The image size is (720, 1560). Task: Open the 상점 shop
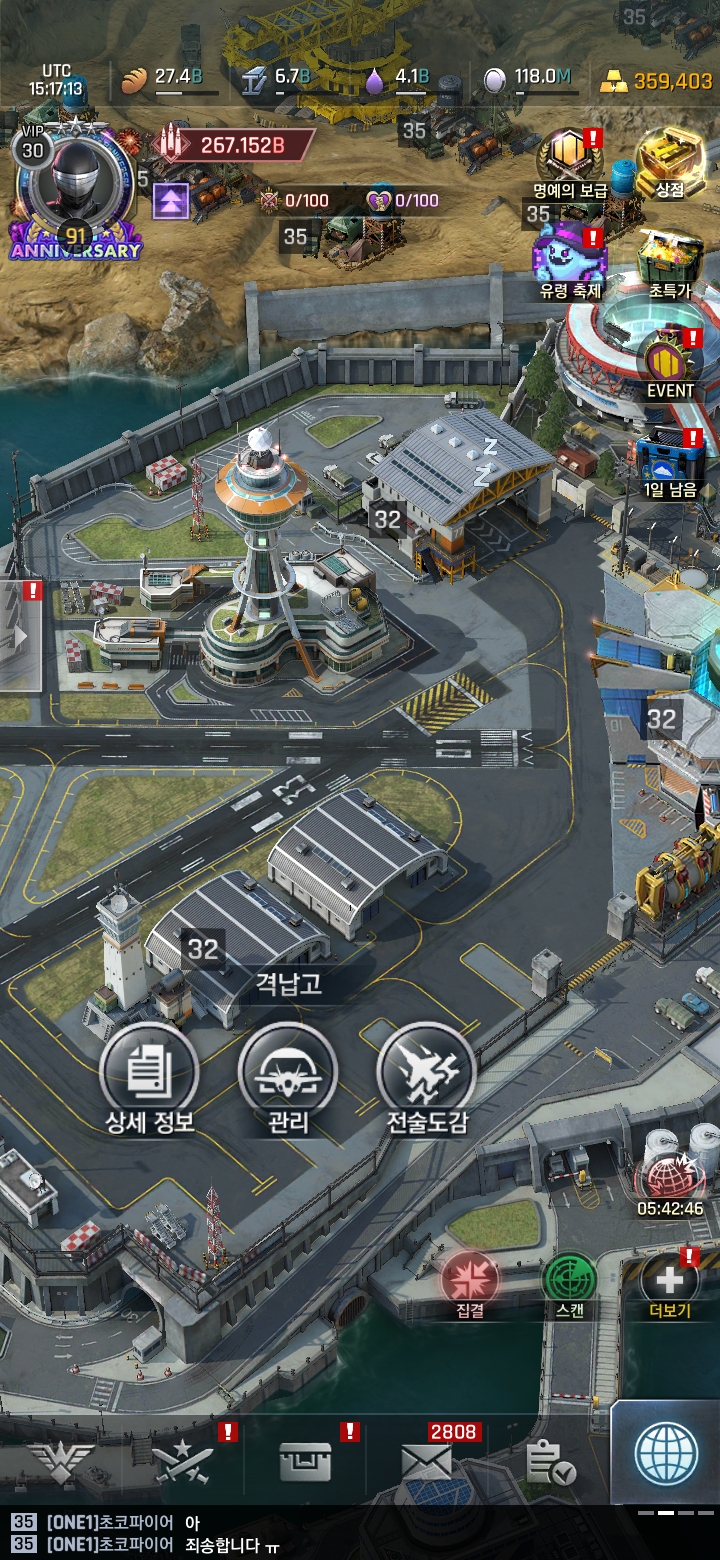(x=669, y=157)
